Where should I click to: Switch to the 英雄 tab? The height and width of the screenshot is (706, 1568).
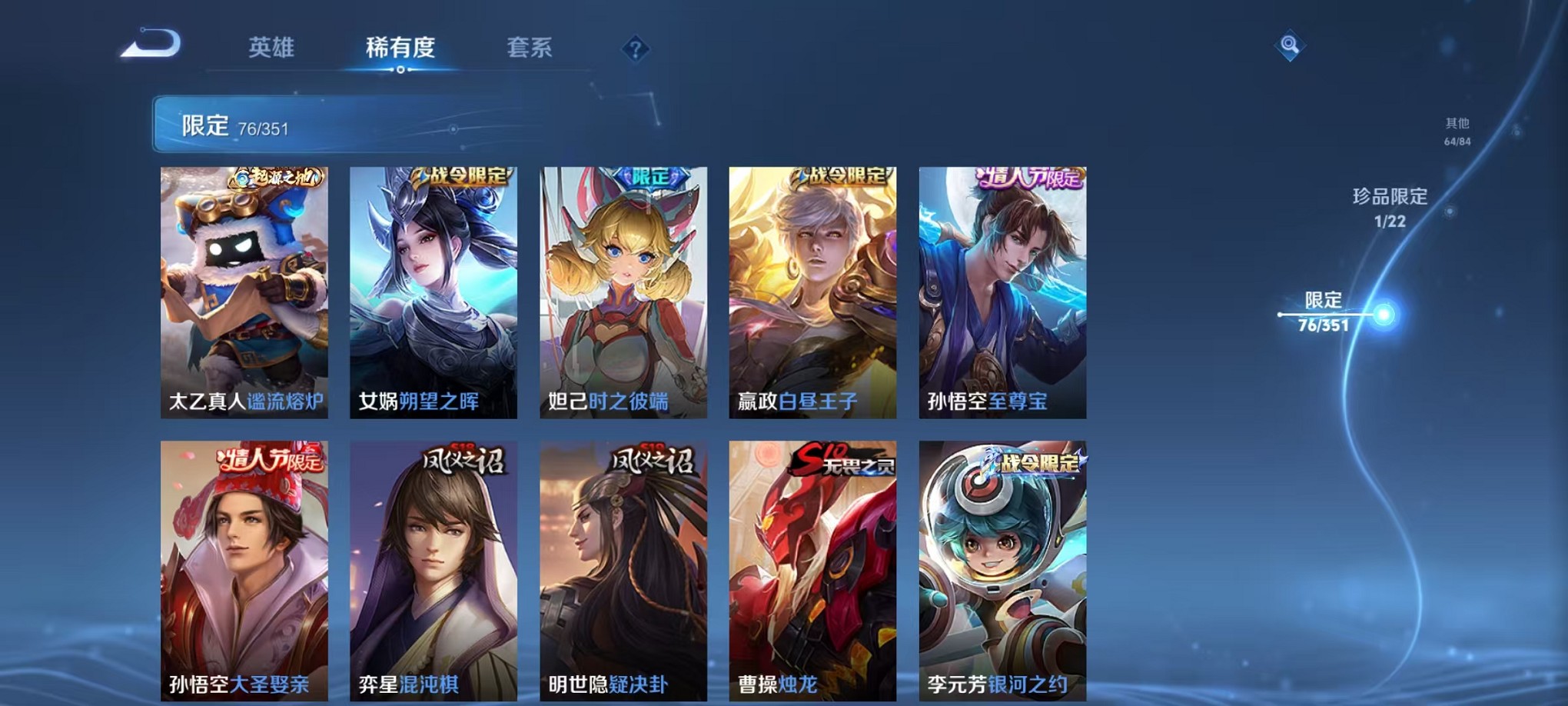point(271,48)
